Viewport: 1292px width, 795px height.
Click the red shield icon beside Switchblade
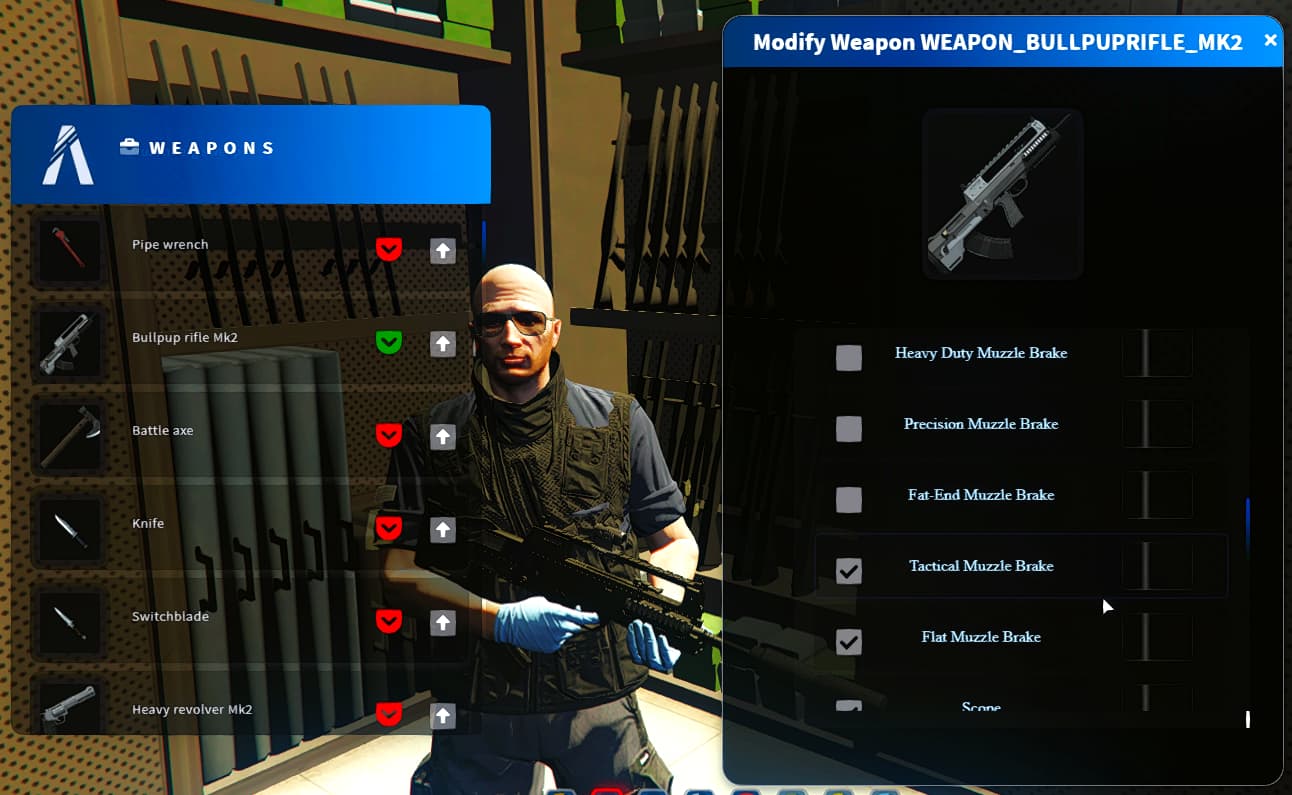point(389,621)
